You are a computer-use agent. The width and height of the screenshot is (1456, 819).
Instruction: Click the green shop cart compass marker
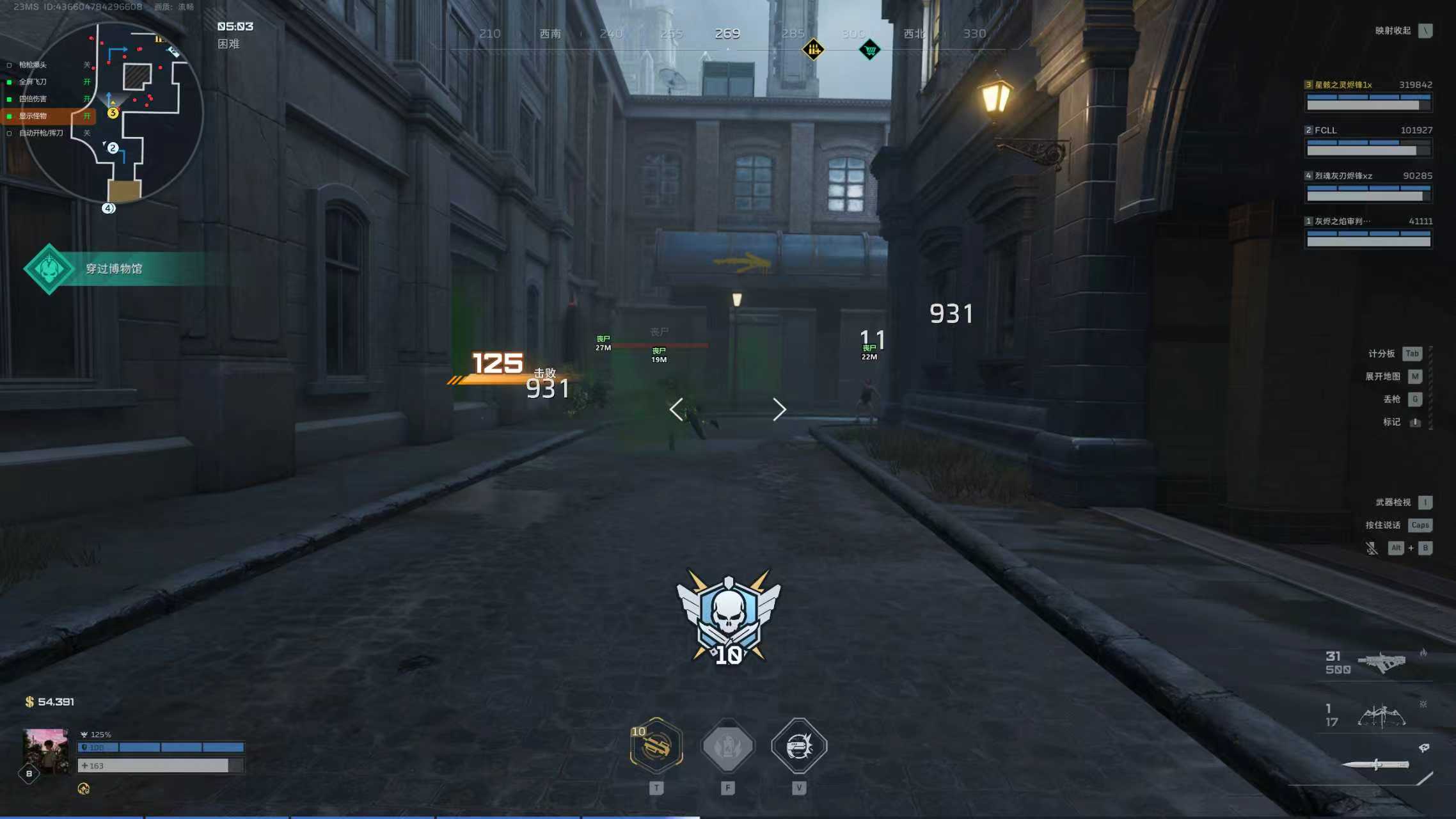[x=869, y=49]
